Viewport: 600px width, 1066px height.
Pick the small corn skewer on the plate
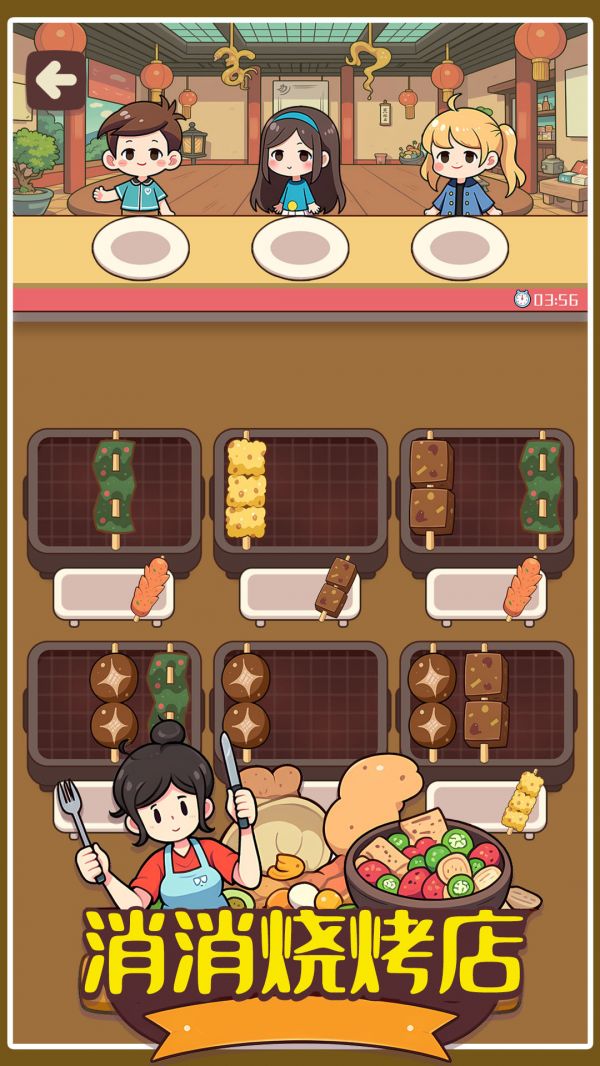click(x=522, y=801)
